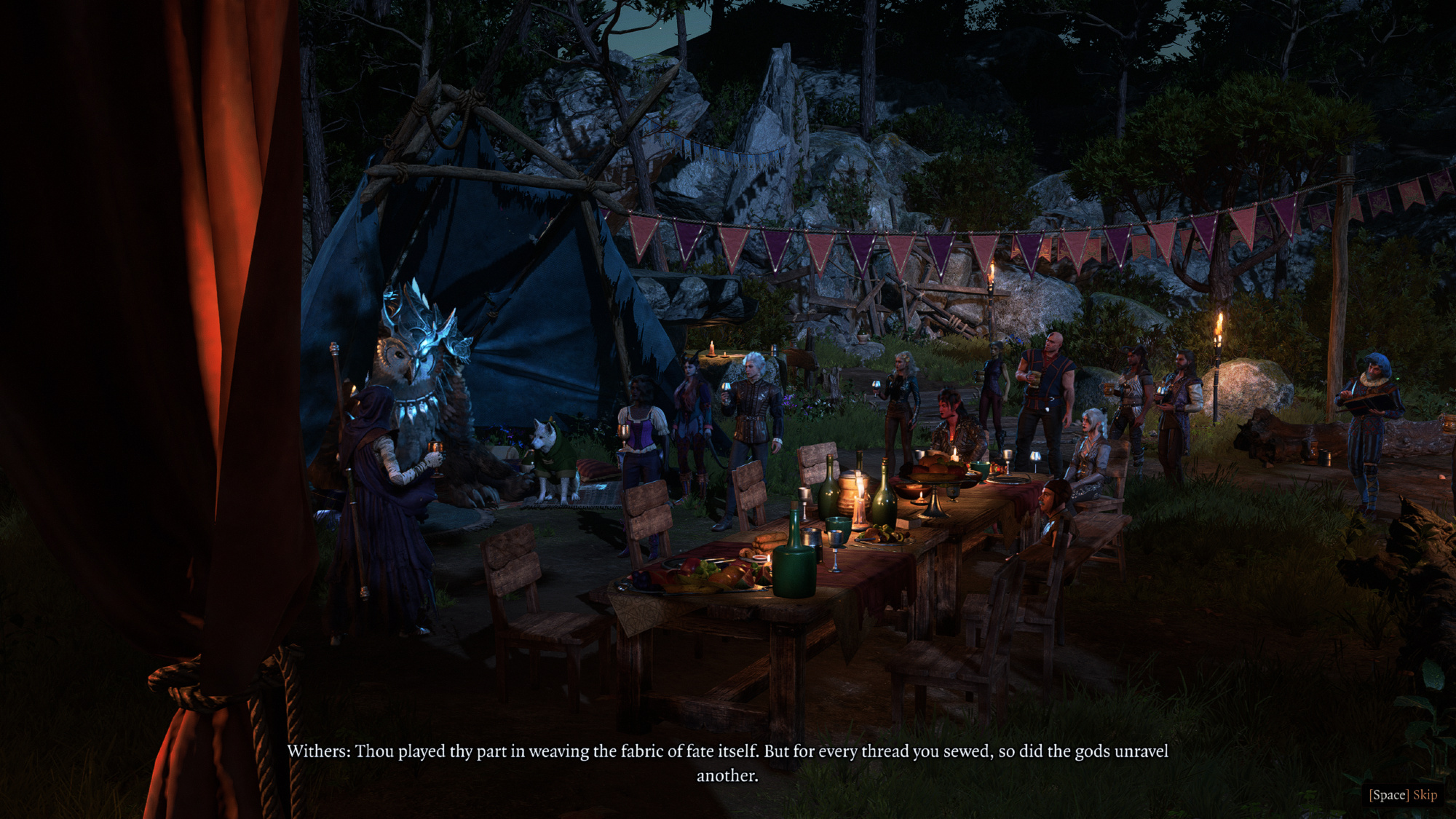
Task: Skip the Withers cutscene line
Action: (x=1403, y=794)
